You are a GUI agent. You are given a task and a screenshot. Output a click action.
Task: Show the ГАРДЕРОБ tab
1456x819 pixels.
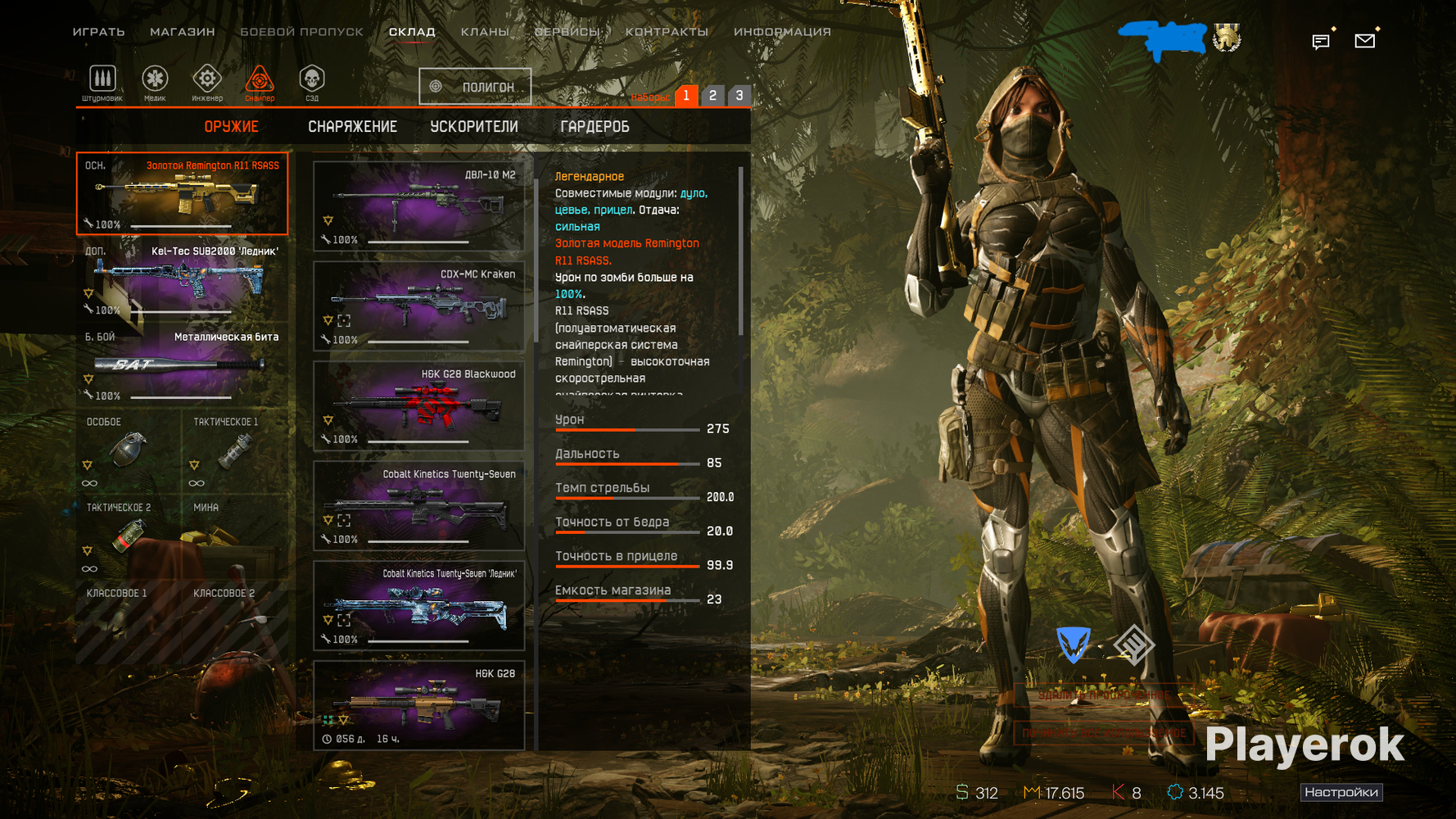click(x=595, y=127)
